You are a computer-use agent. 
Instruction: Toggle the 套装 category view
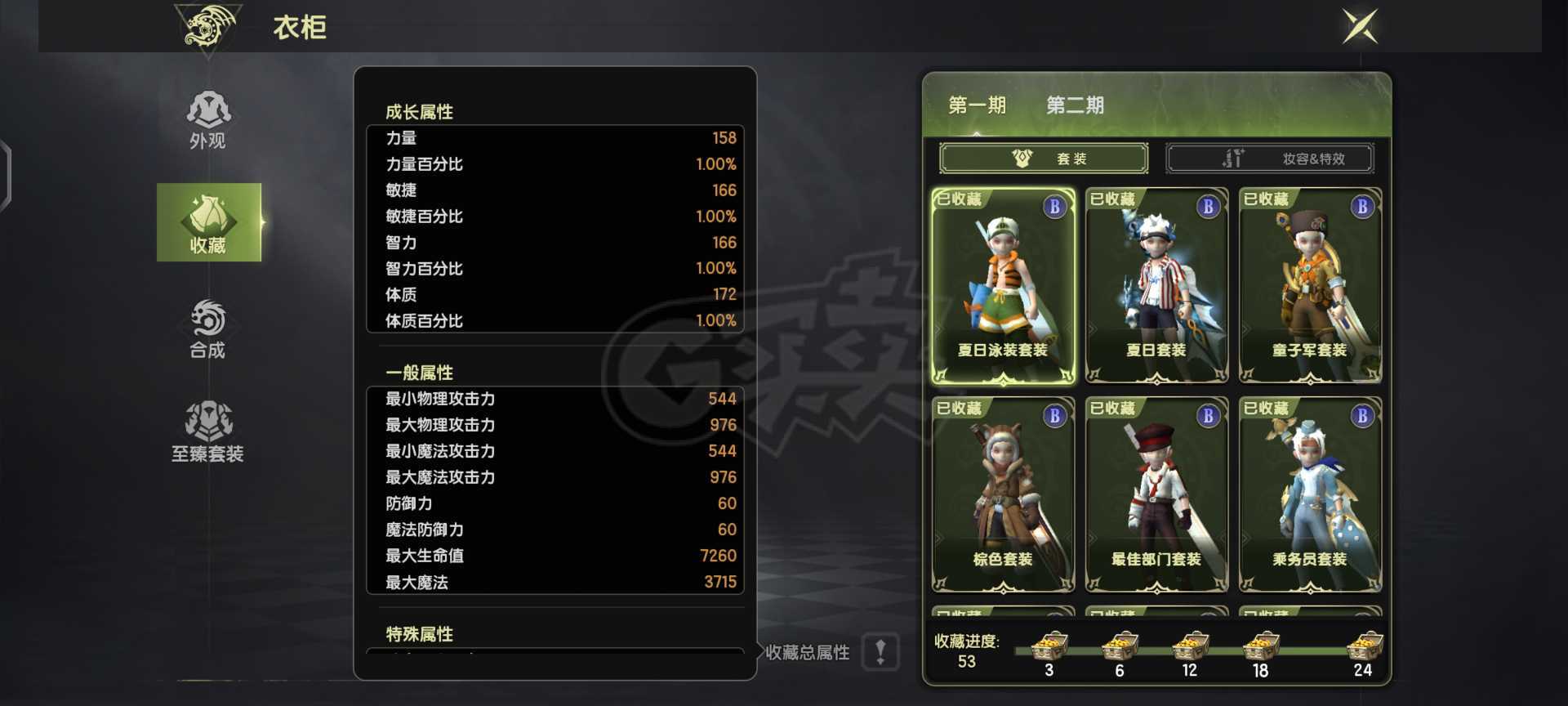[x=1044, y=159]
